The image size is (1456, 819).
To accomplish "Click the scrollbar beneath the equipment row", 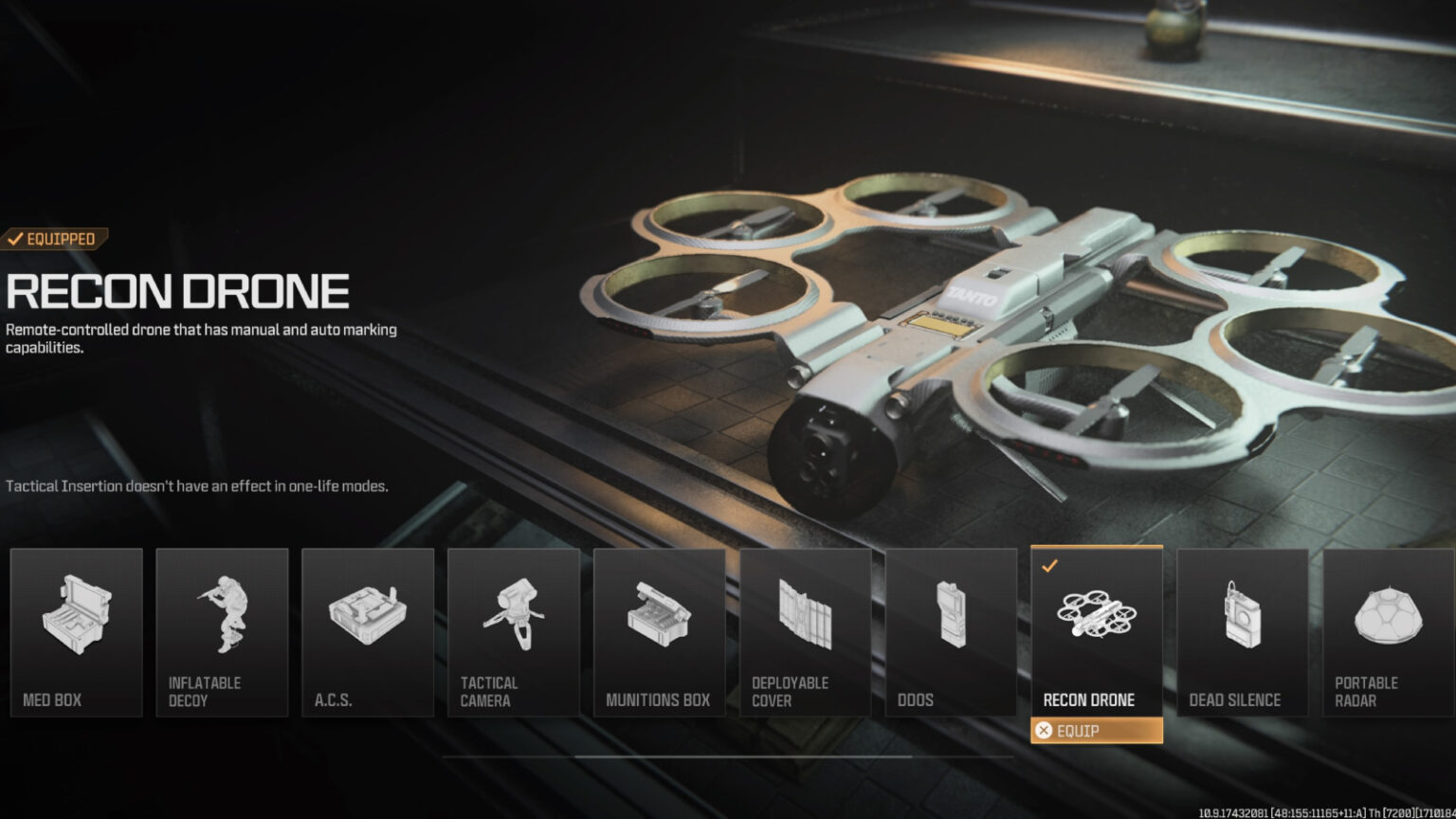I will (x=728, y=755).
